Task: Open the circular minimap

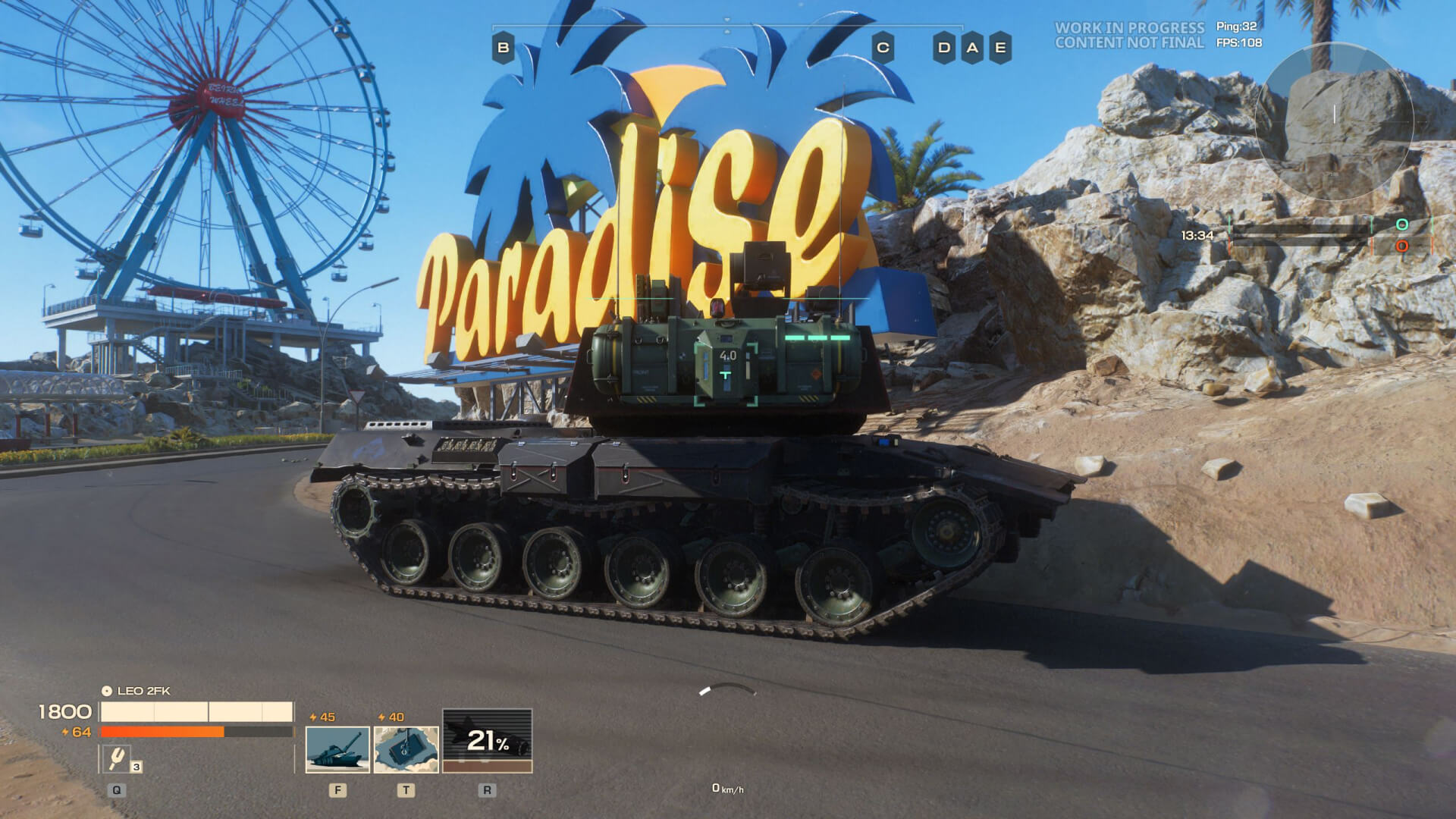Action: [1334, 121]
